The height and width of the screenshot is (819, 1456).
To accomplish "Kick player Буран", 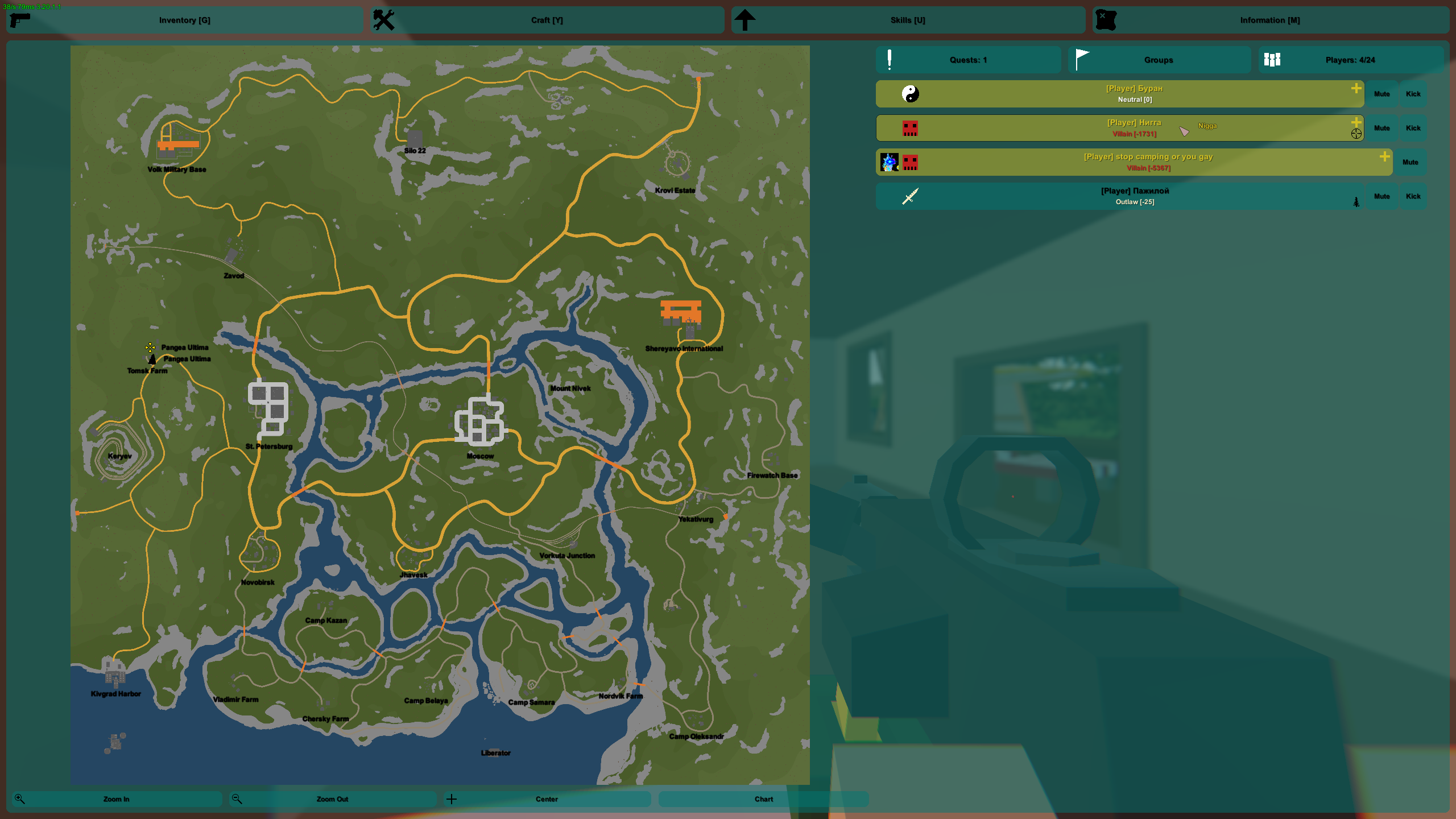I will pos(1413,94).
